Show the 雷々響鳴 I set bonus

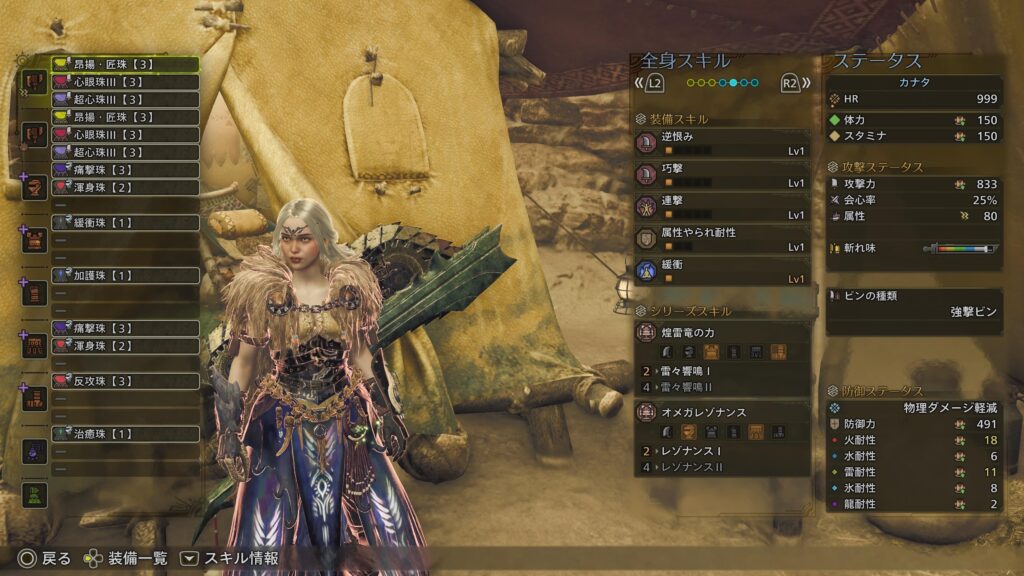tap(721, 371)
